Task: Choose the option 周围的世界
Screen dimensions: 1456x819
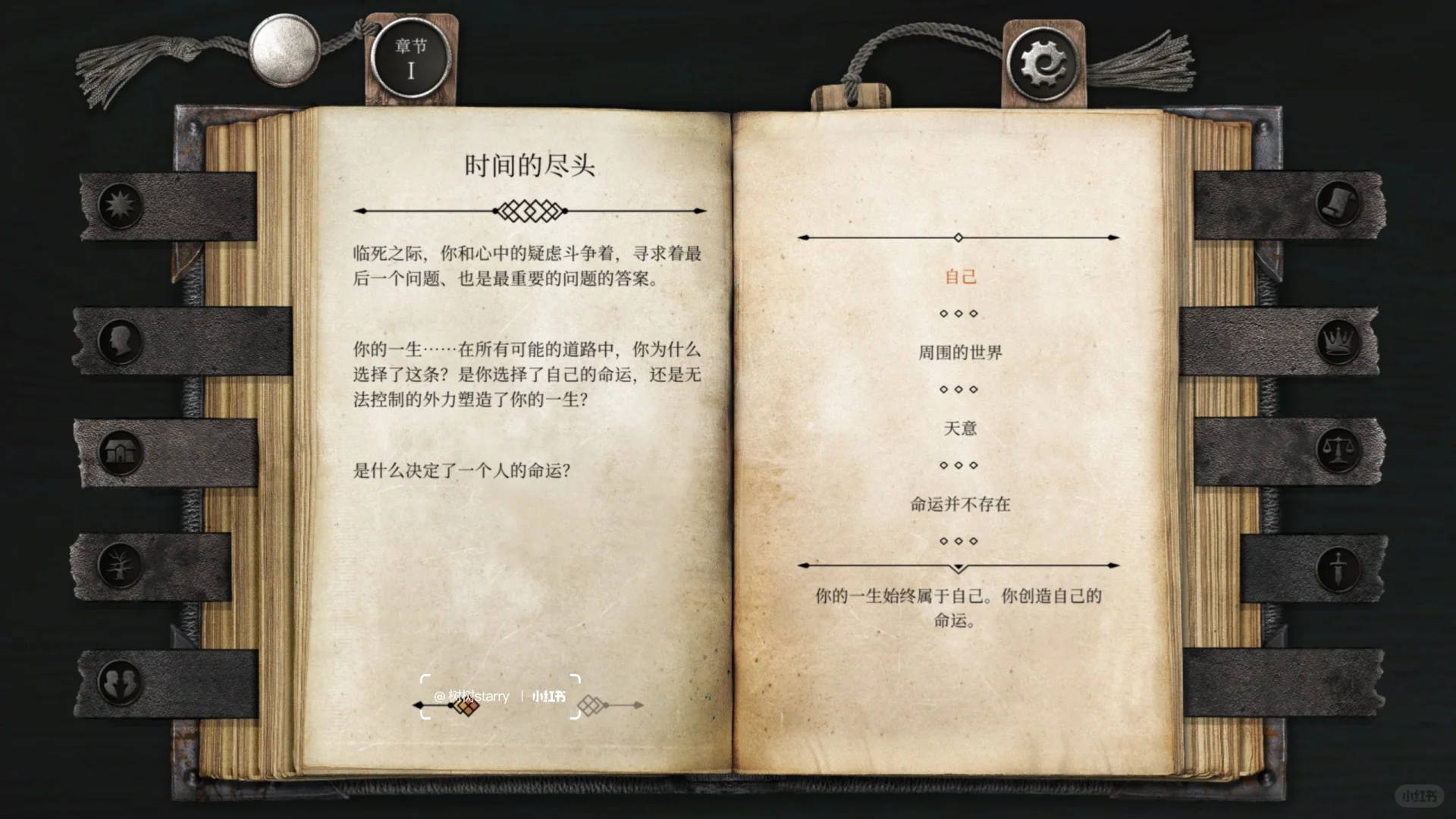Action: click(959, 351)
